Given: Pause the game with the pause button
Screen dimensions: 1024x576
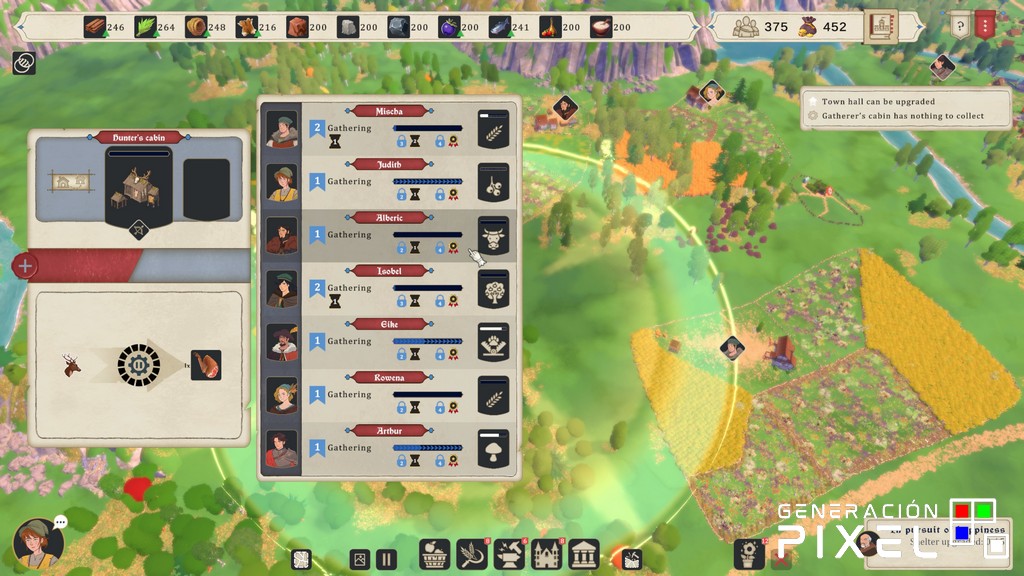Looking at the screenshot, I should click(x=386, y=560).
